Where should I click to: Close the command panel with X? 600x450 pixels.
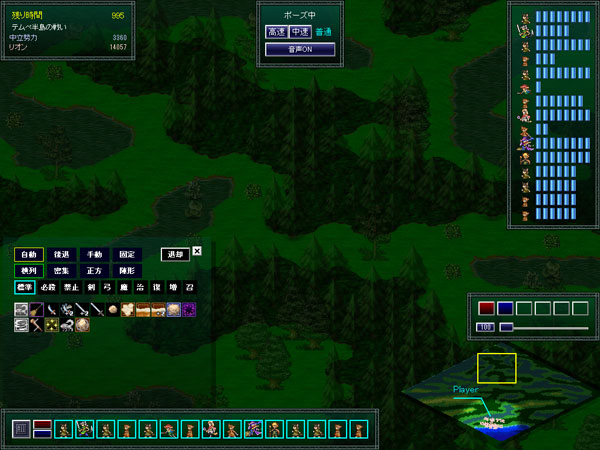pos(197,252)
